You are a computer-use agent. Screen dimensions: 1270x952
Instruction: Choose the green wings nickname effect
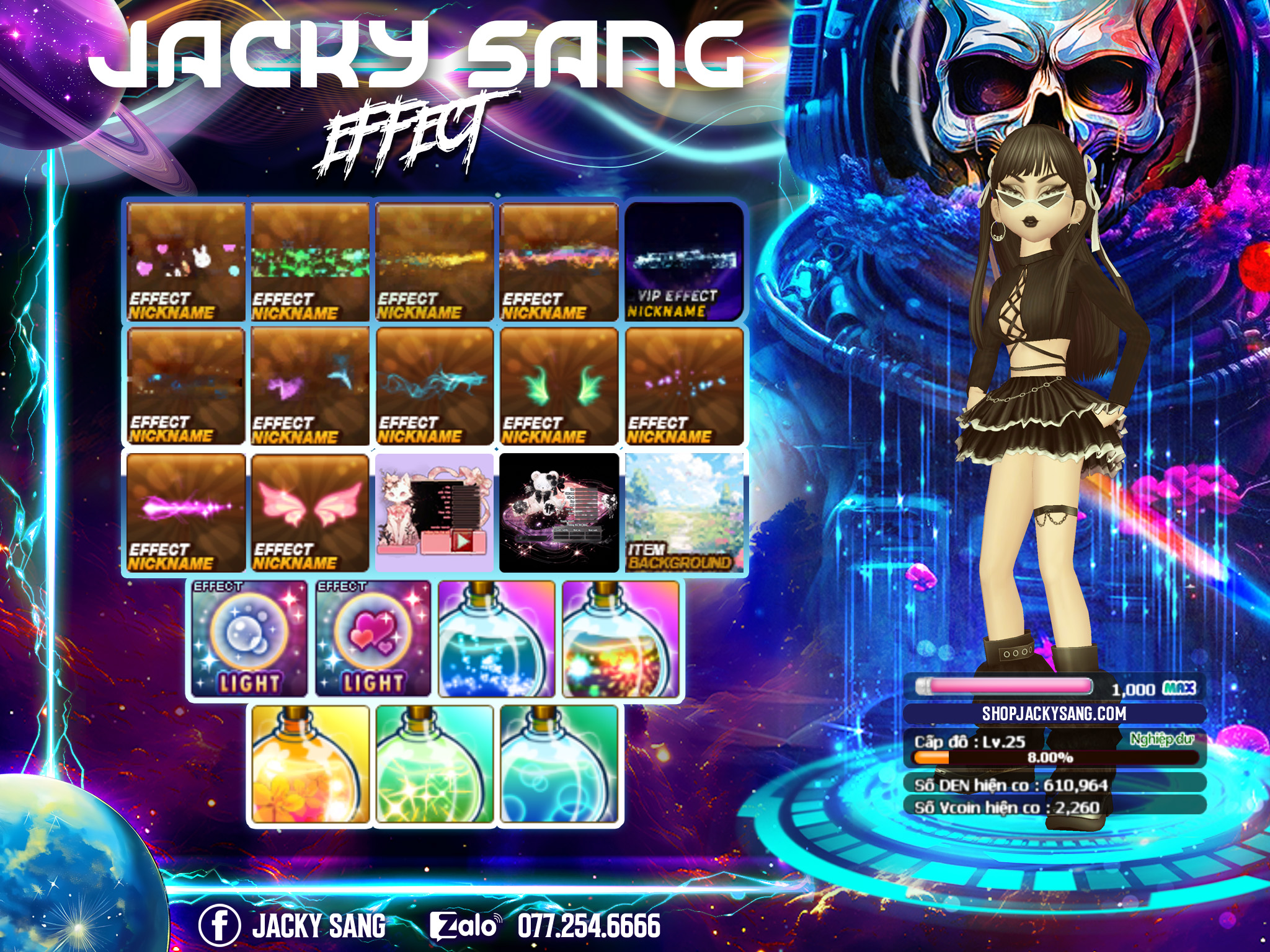coord(559,387)
